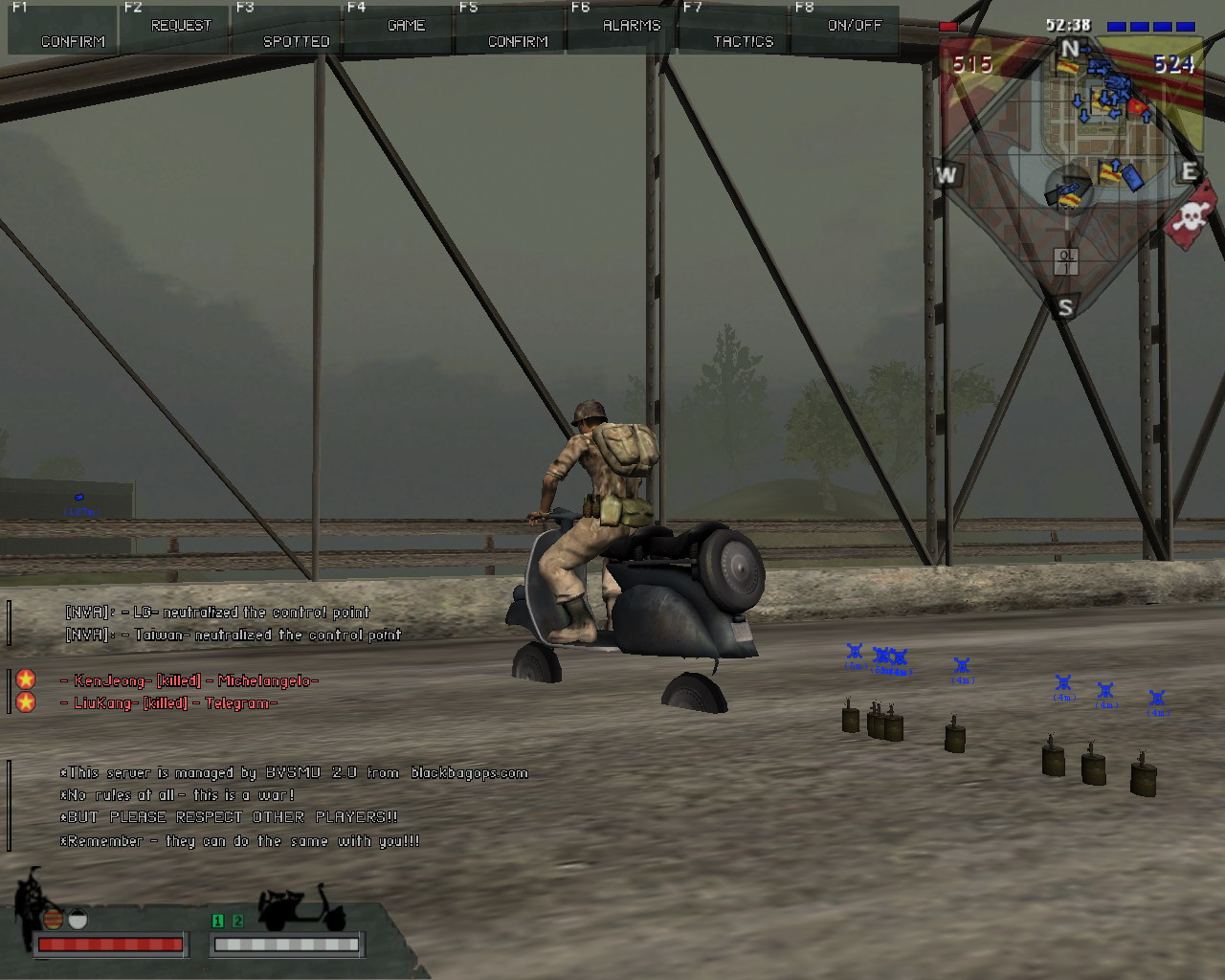
Task: Click the skull flag beside the minimap
Action: [1192, 217]
